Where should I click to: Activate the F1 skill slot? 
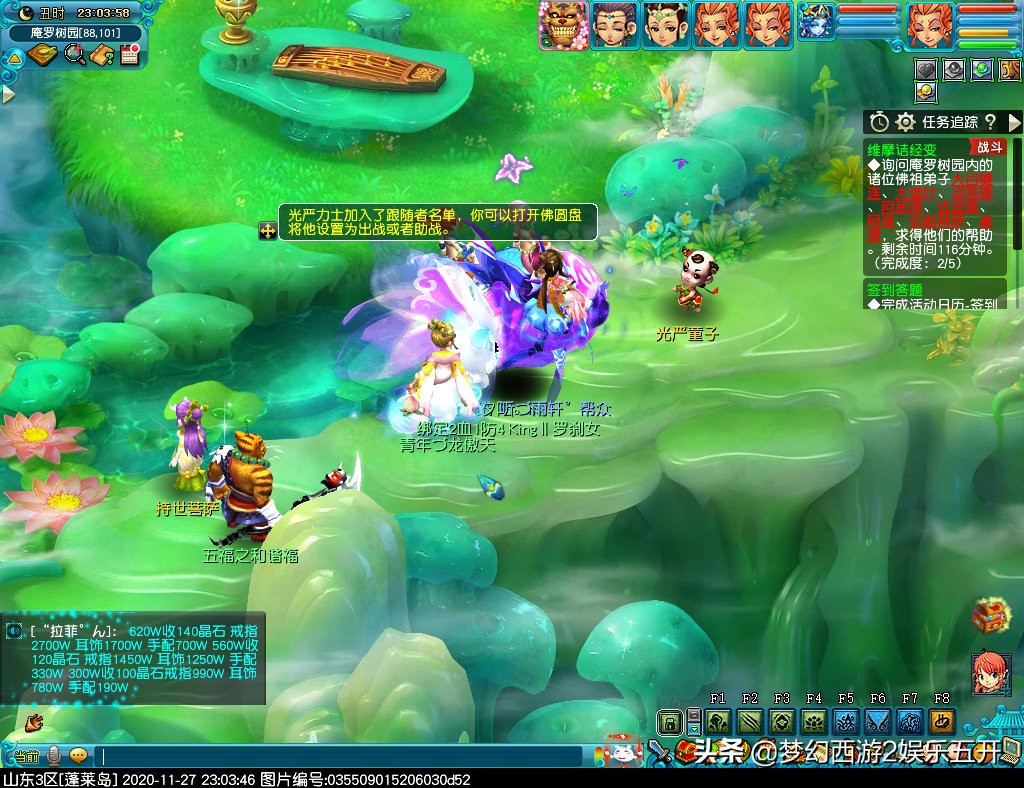[x=718, y=722]
